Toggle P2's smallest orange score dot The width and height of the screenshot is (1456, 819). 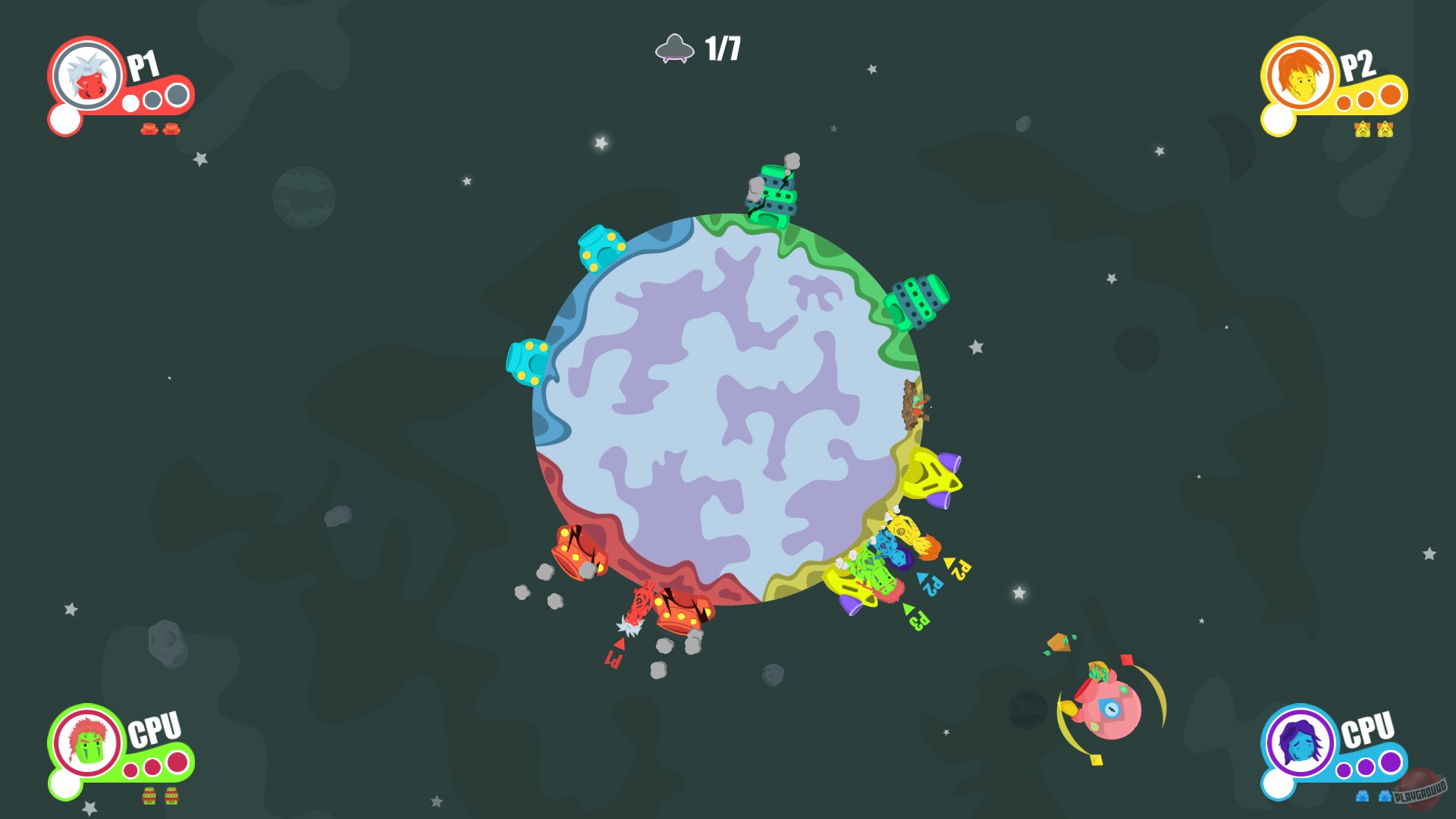pyautogui.click(x=1344, y=103)
